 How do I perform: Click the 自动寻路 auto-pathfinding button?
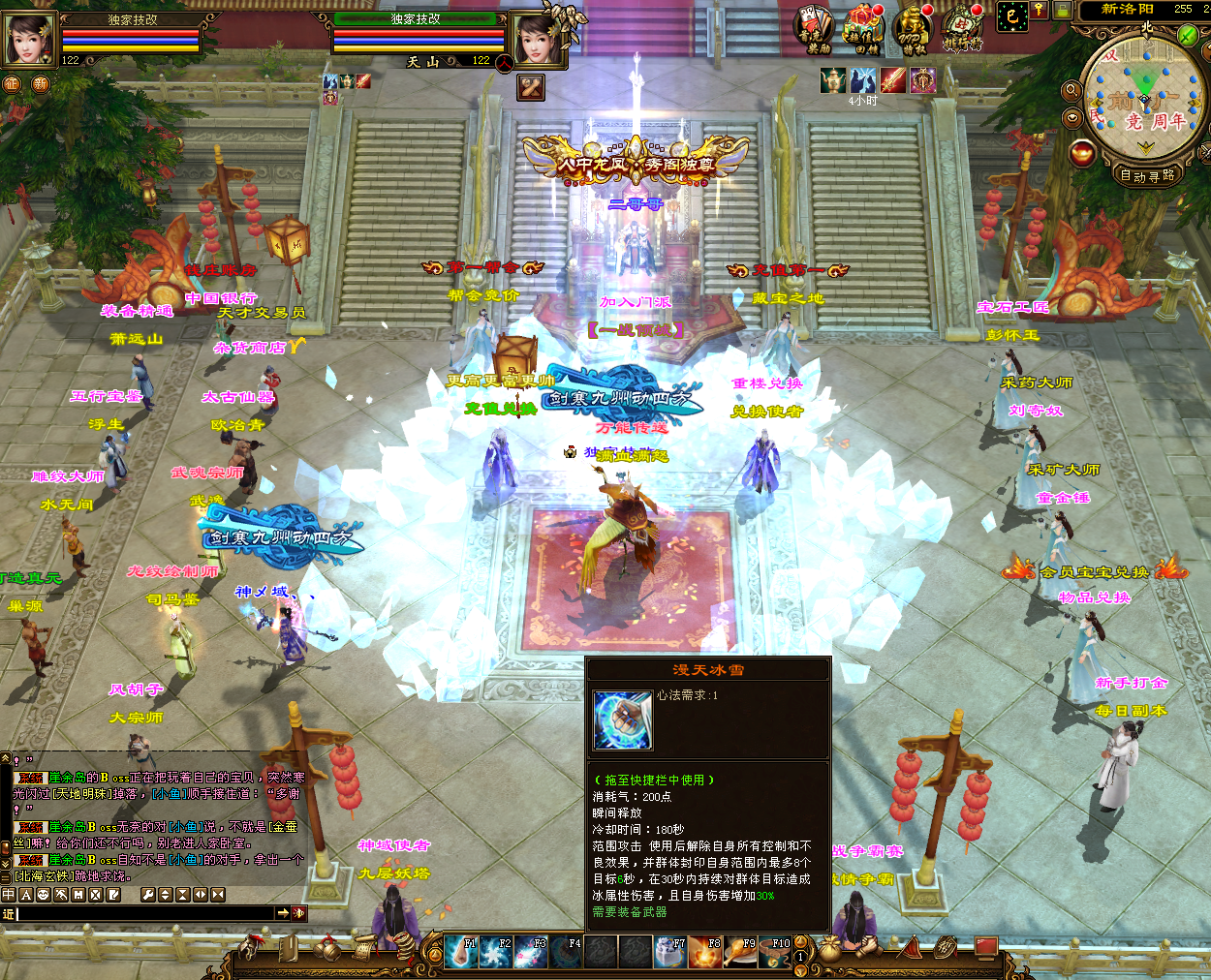click(x=1147, y=175)
